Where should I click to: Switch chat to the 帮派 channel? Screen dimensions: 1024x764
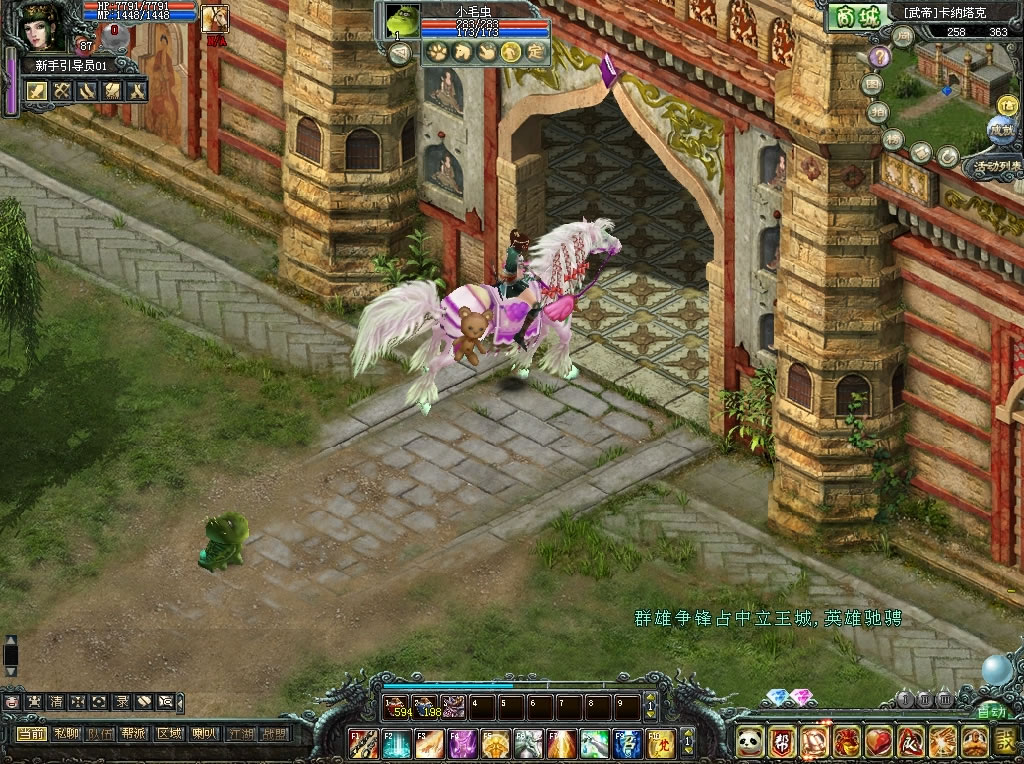pos(134,733)
